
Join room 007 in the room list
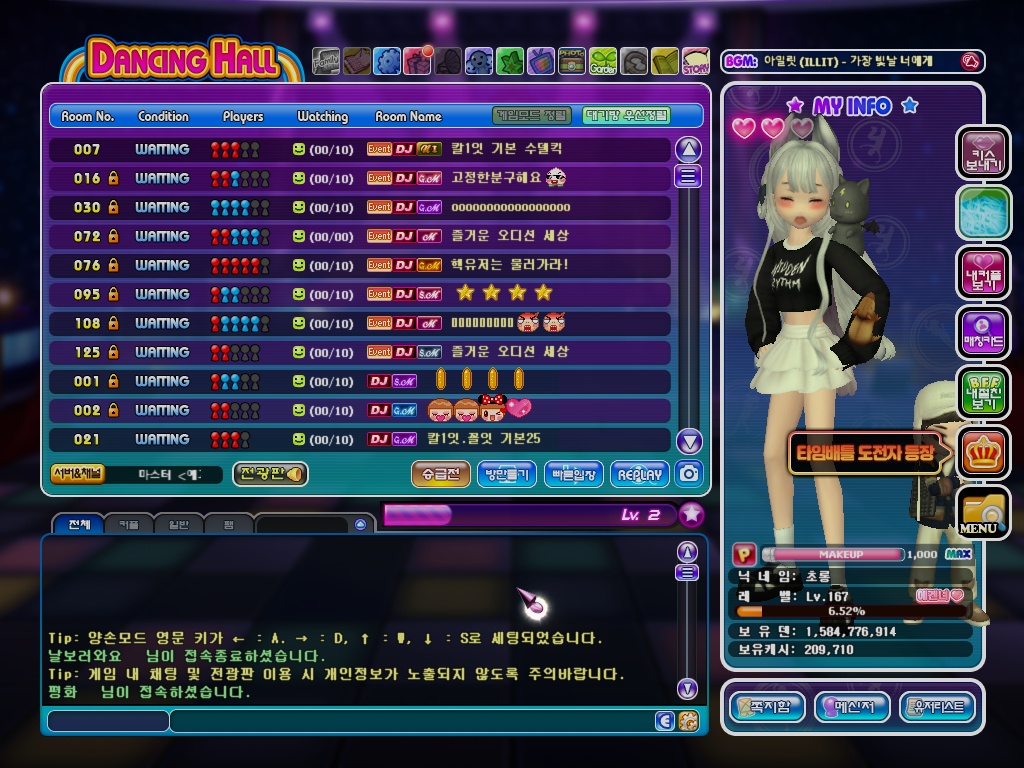pyautogui.click(x=360, y=150)
